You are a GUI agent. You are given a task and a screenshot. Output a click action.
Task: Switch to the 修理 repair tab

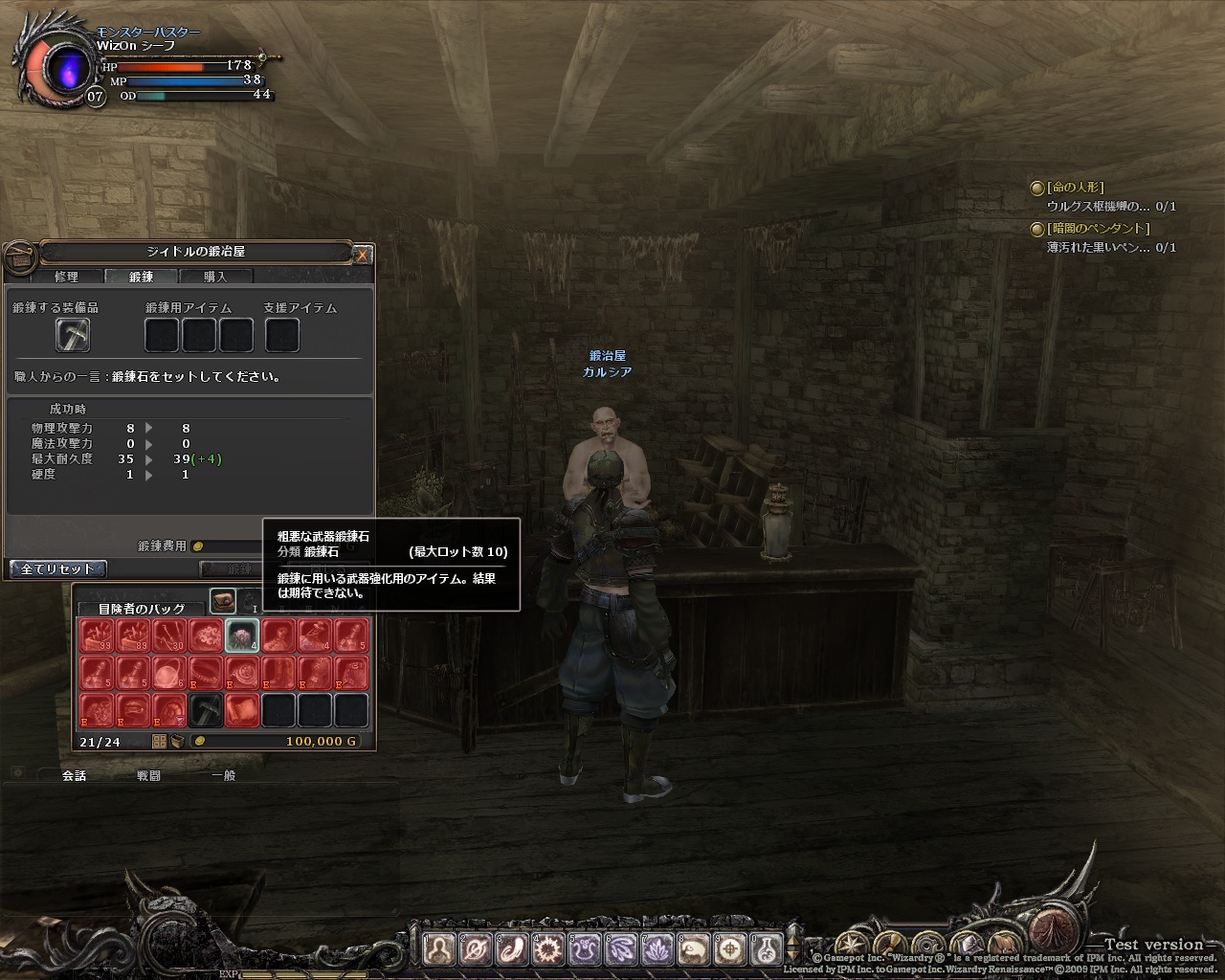coord(66,277)
